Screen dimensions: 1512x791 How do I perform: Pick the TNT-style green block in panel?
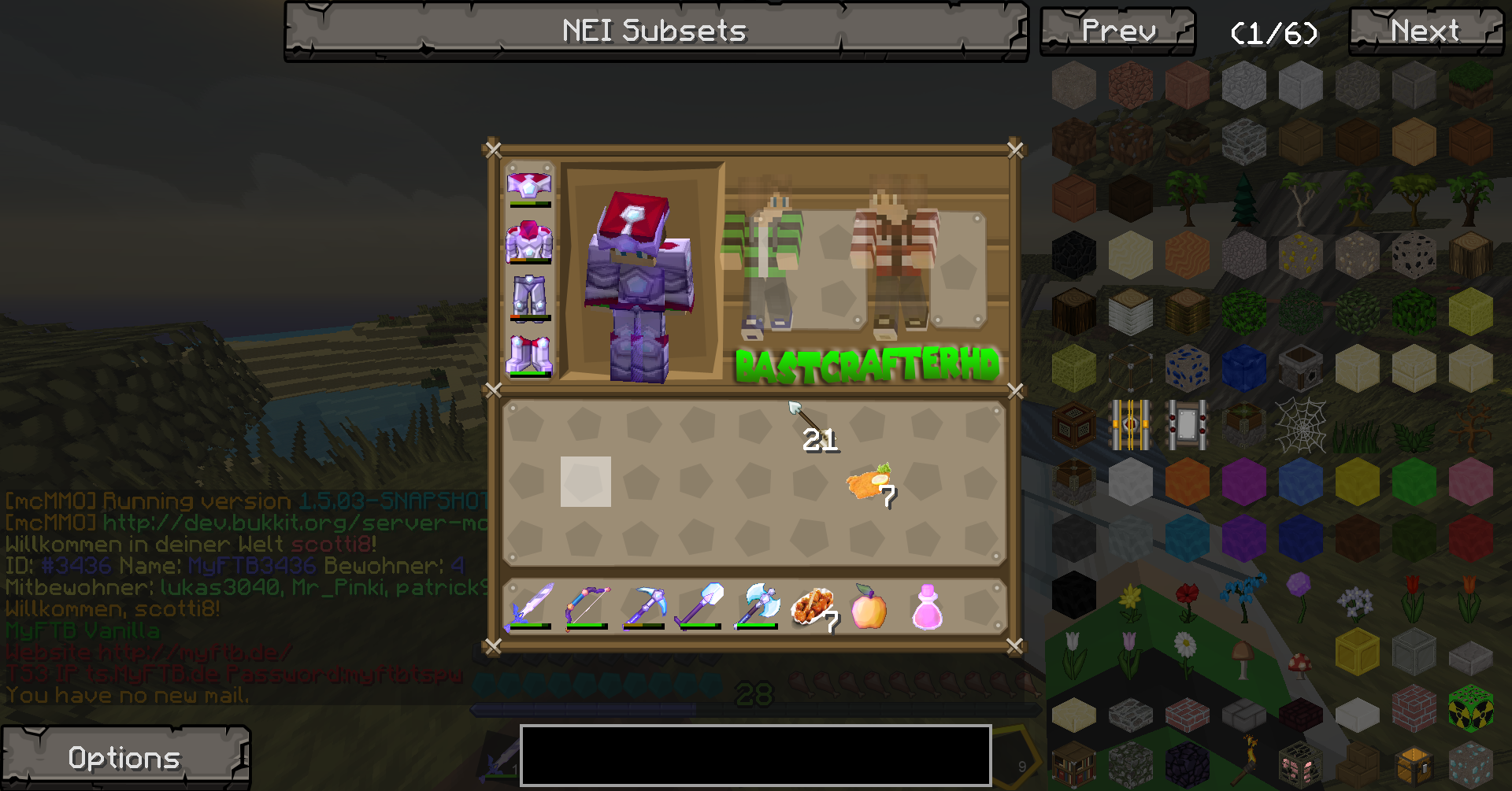(x=1470, y=708)
